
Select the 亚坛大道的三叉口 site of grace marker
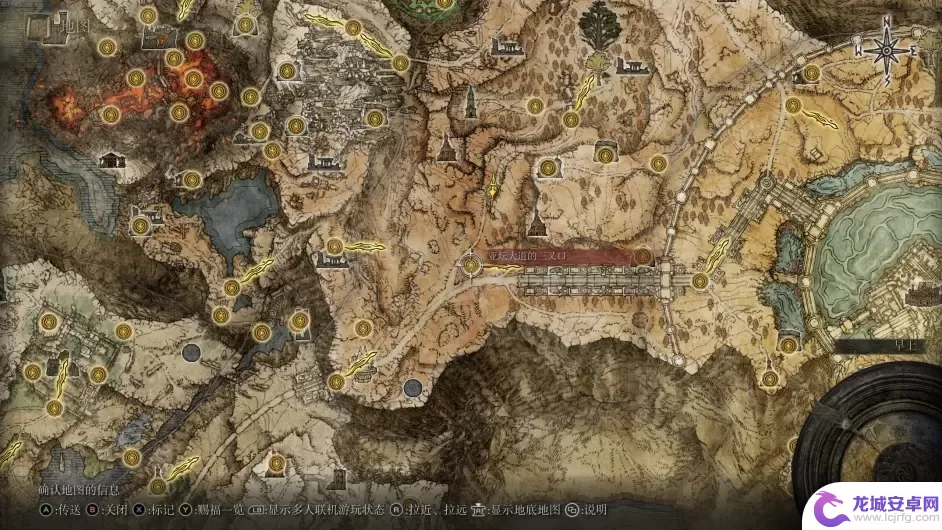471,265
